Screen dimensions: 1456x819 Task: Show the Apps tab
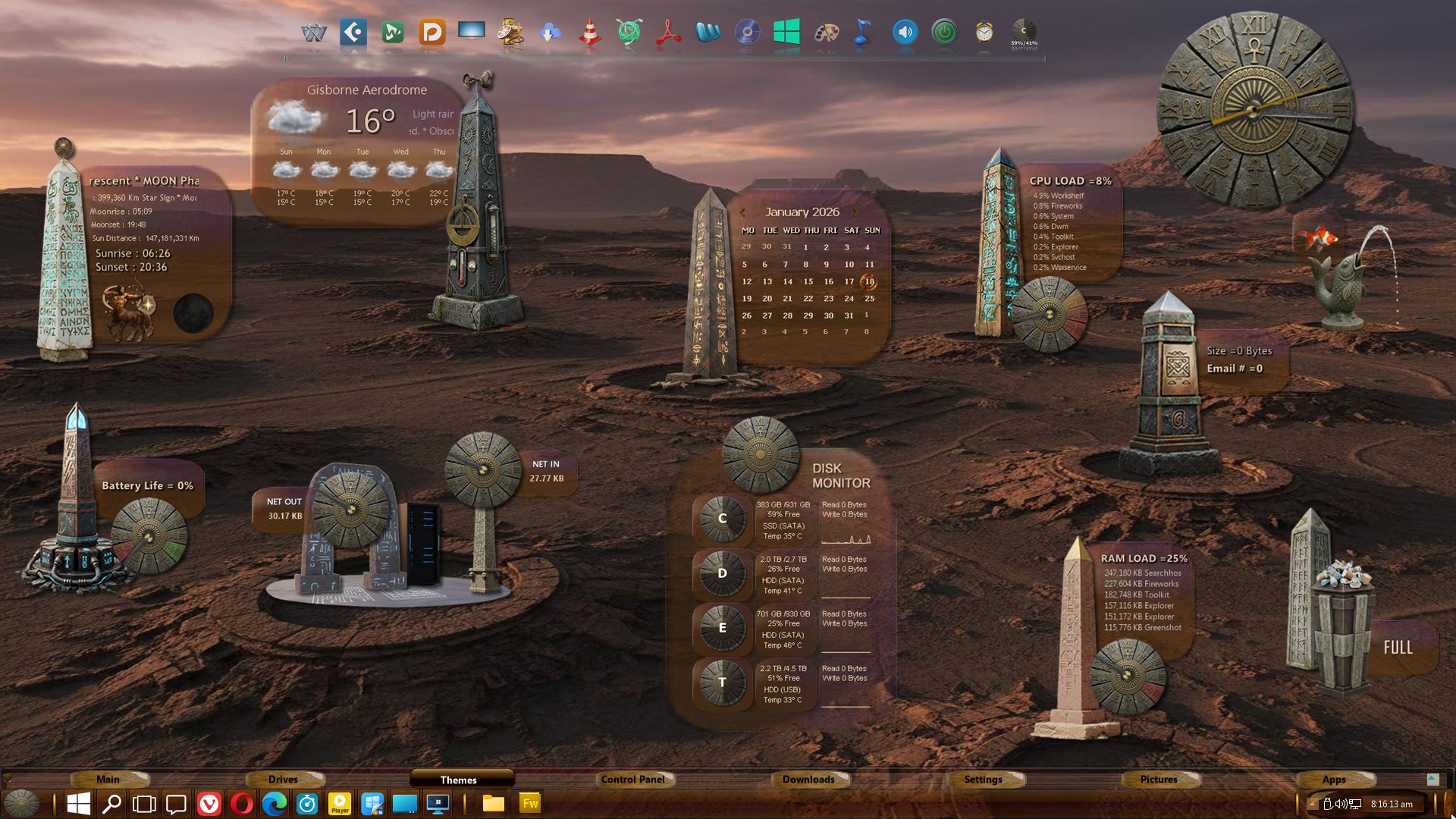[1334, 779]
